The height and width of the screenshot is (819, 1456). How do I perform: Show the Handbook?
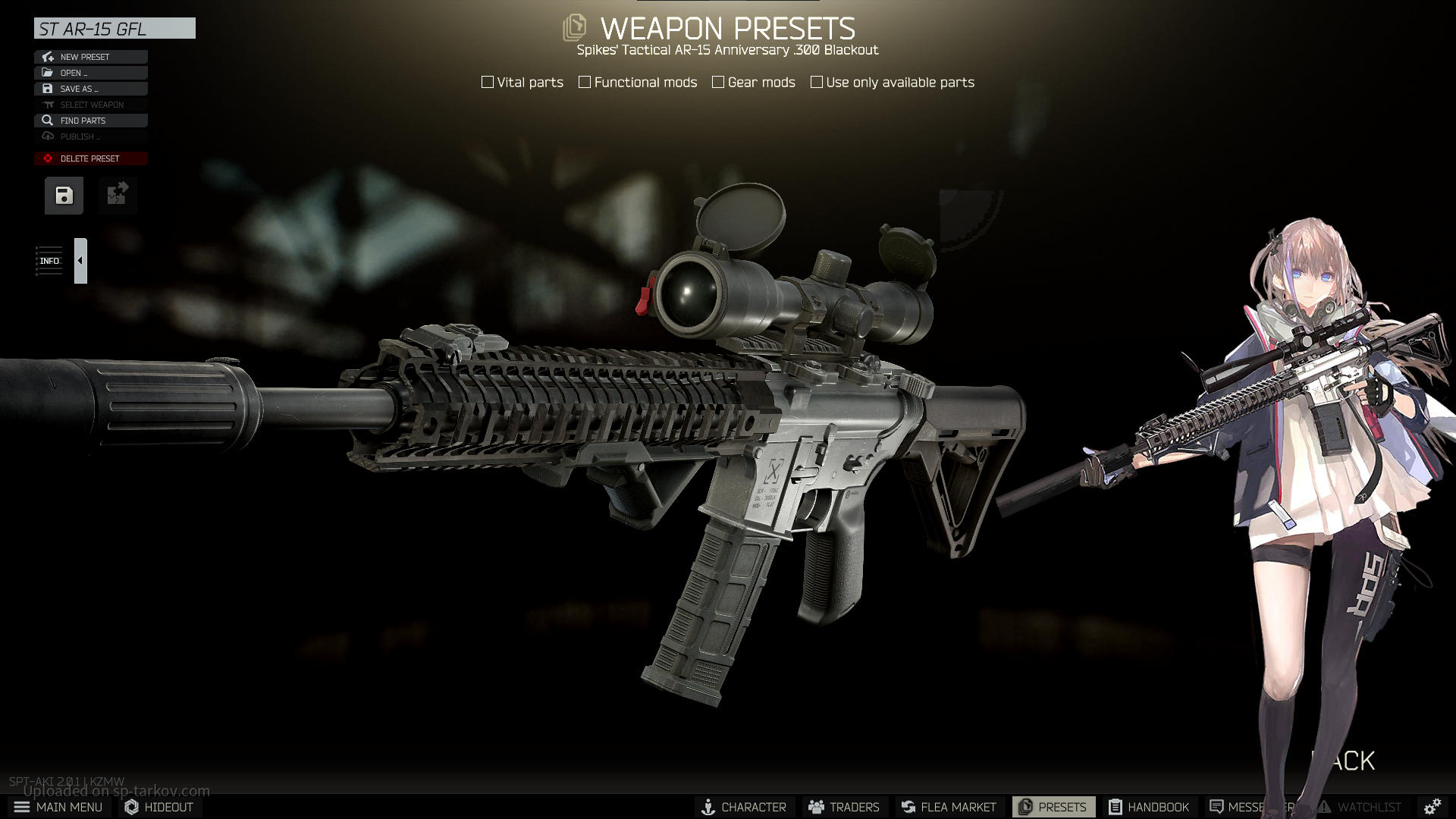(x=1149, y=807)
